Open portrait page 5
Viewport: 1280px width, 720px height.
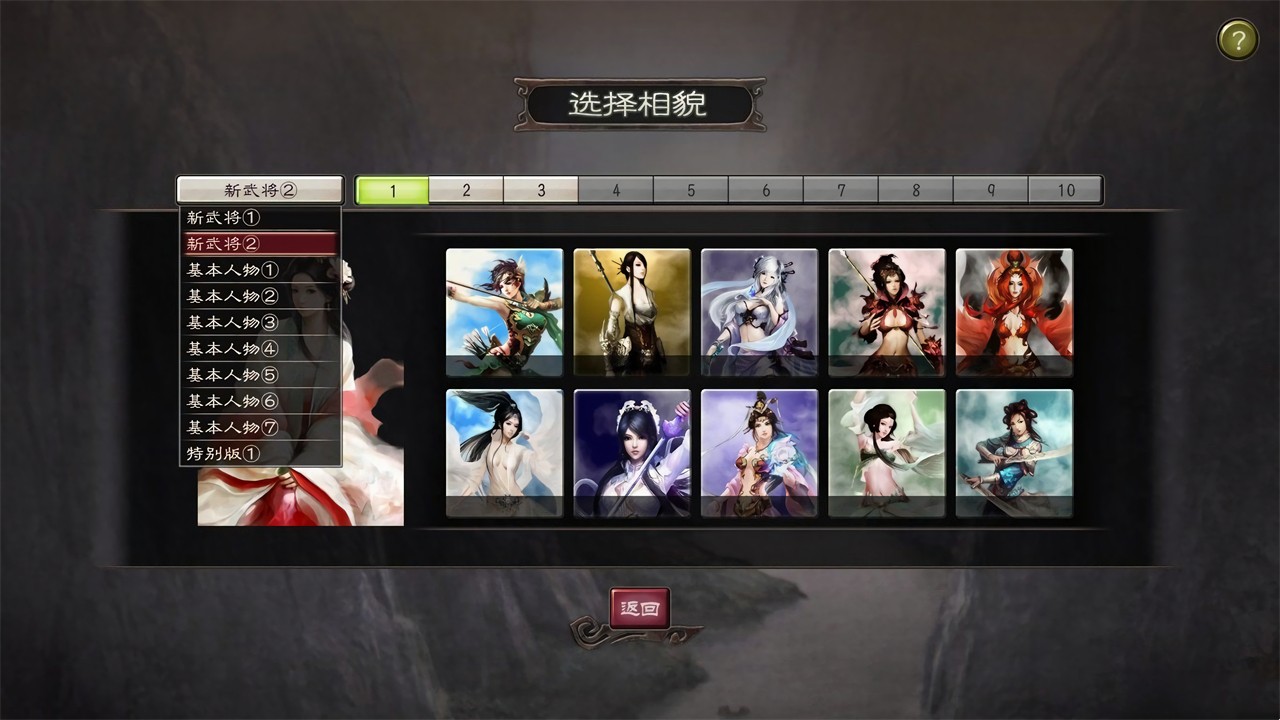pos(691,189)
